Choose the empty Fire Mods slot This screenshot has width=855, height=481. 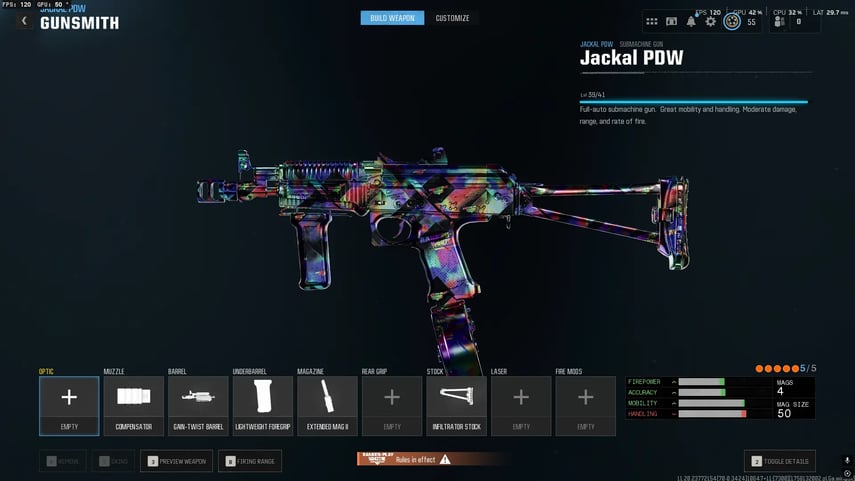[585, 405]
